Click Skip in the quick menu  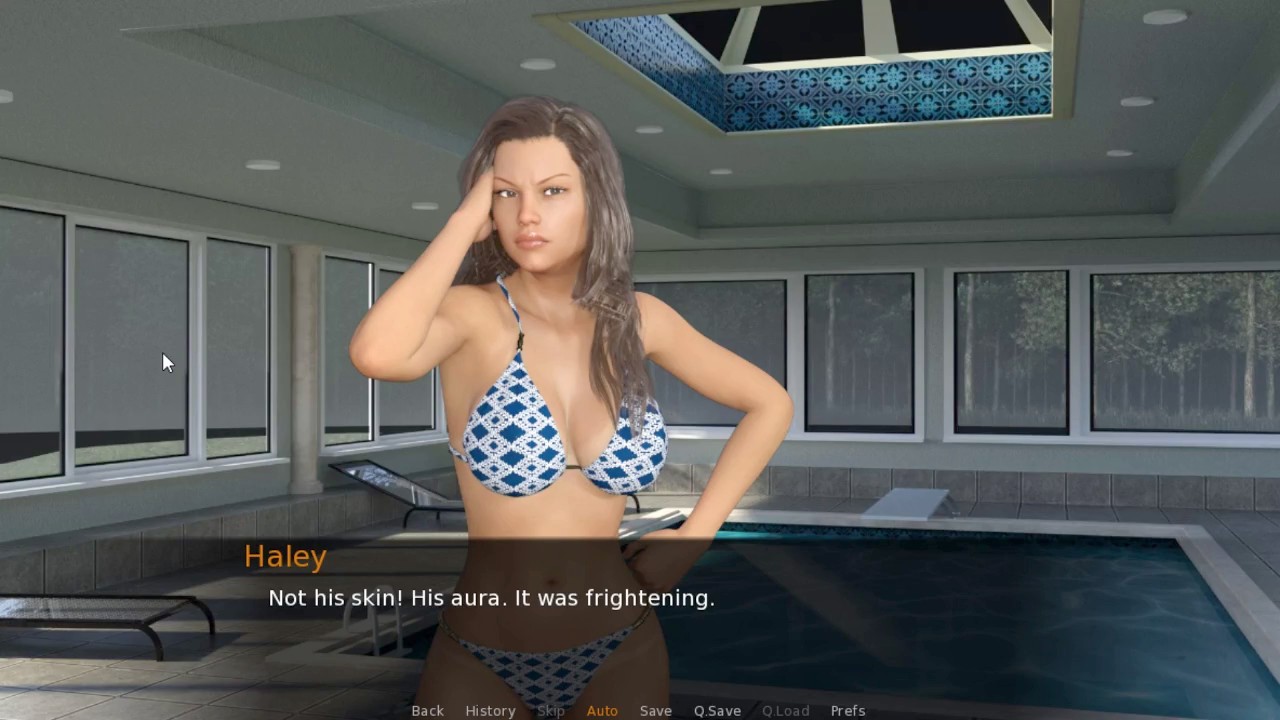click(551, 710)
